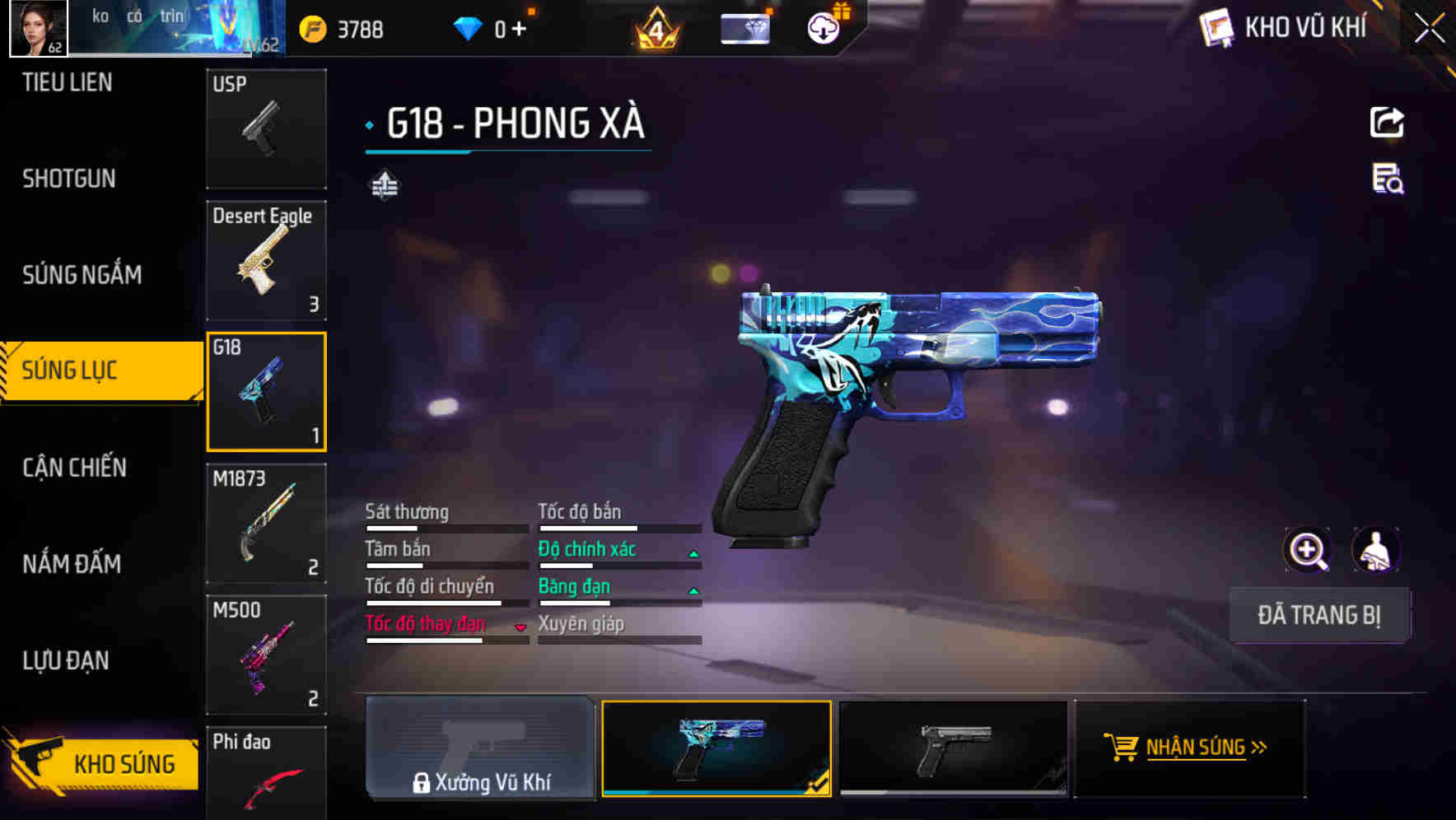The width and height of the screenshot is (1456, 820).
Task: Open the gift download cloud icon
Action: point(822,27)
